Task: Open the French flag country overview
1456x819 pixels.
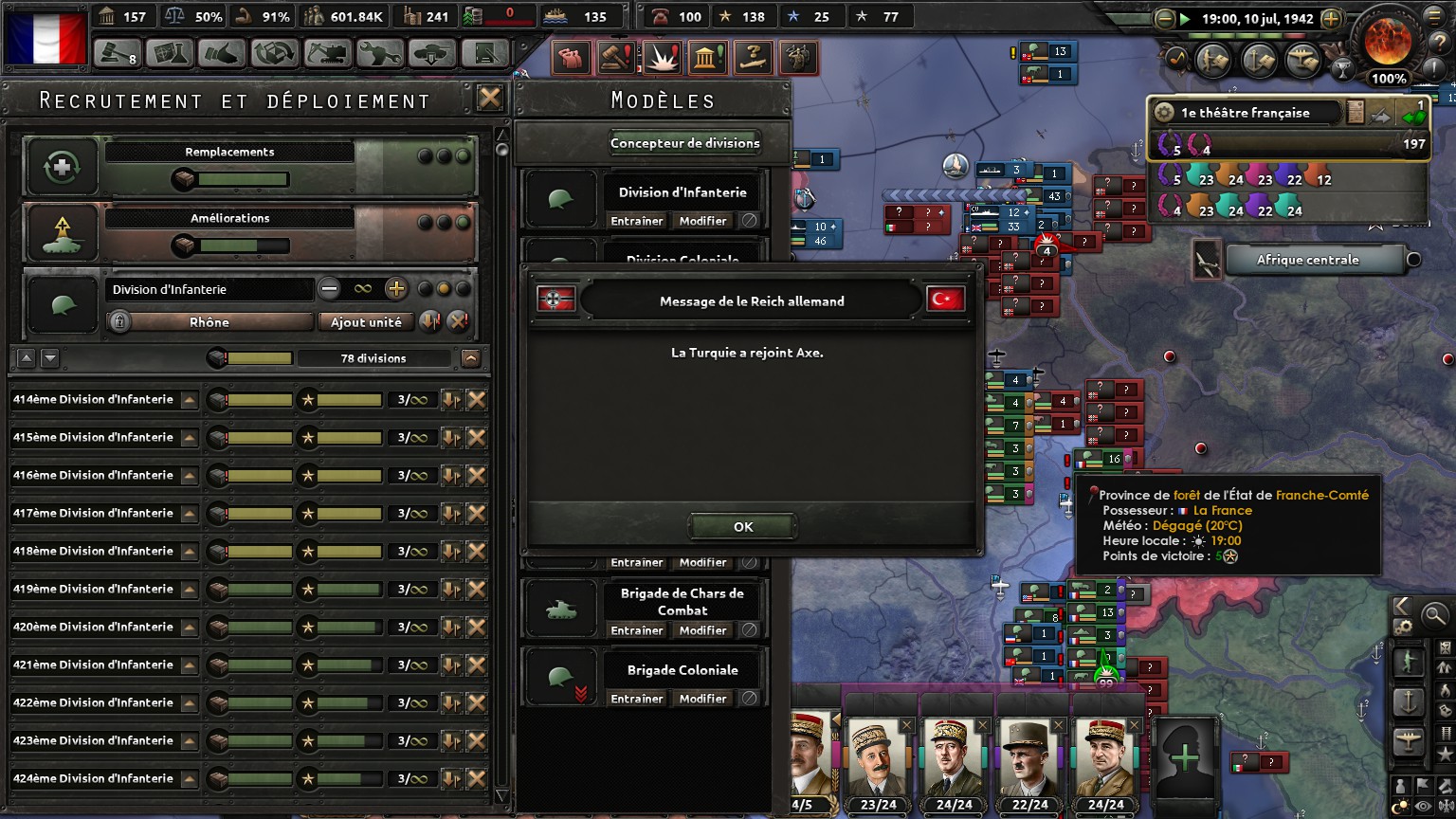Action: point(45,36)
